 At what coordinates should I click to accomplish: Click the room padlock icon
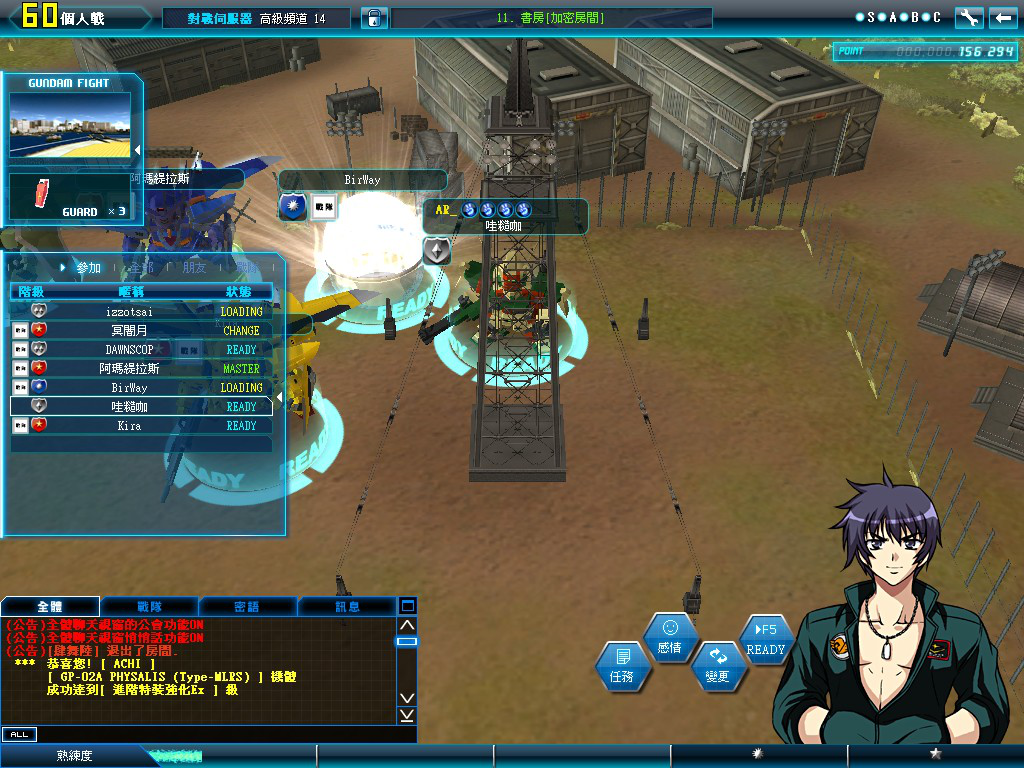[372, 18]
